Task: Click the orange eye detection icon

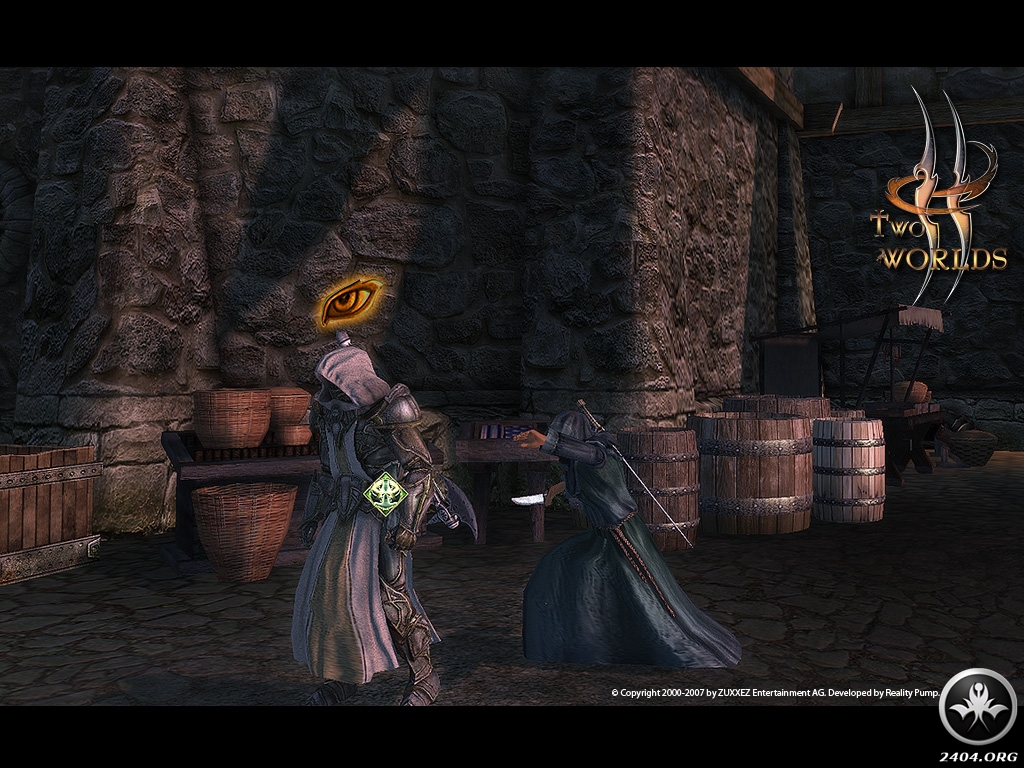Action: [x=352, y=300]
